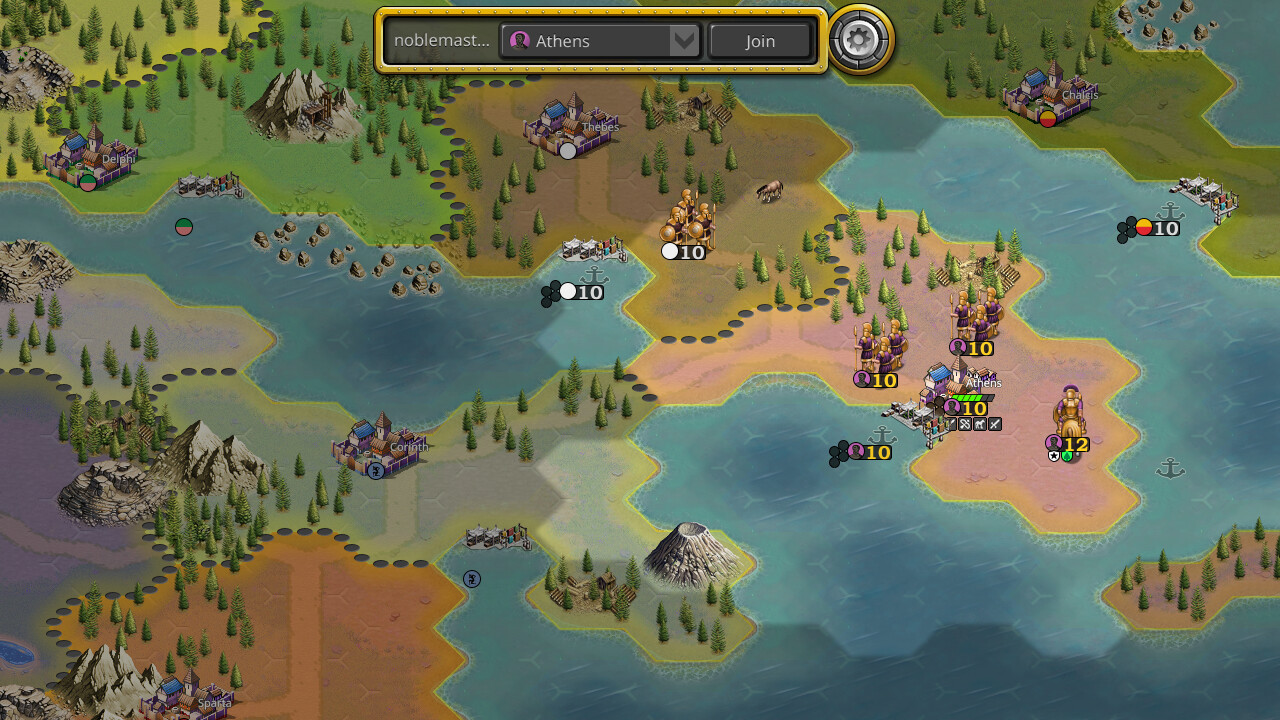Click the anchor icon at the Athens harbor
Screen dimensions: 1280x720
[x=884, y=435]
